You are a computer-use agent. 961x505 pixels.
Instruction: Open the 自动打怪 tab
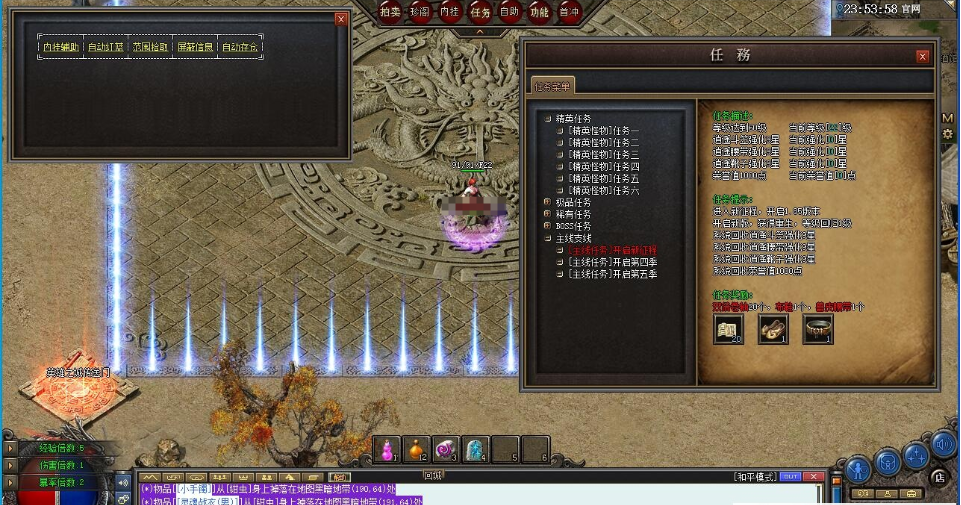click(x=106, y=47)
